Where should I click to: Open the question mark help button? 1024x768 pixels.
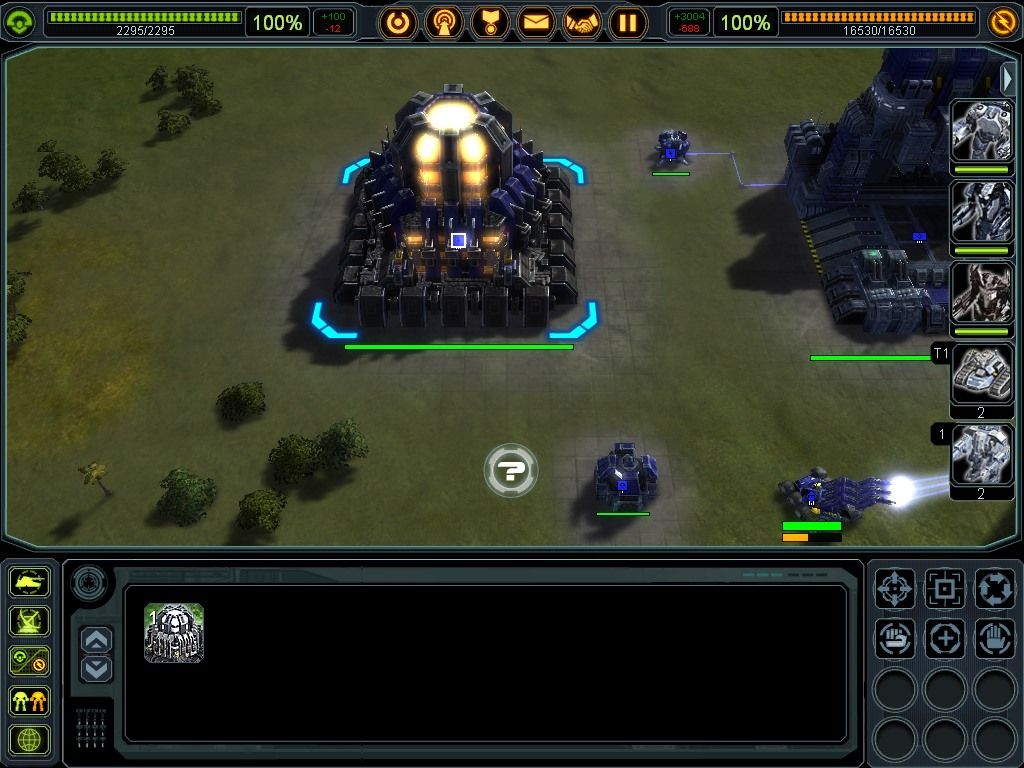(x=511, y=471)
